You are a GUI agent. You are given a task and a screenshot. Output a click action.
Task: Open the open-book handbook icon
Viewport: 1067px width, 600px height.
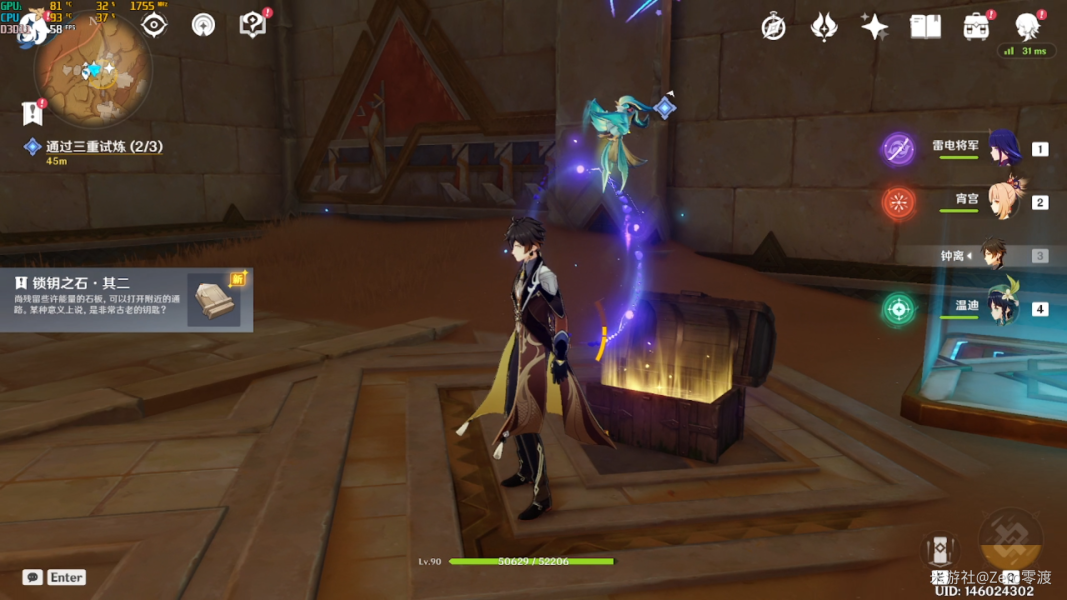925,27
